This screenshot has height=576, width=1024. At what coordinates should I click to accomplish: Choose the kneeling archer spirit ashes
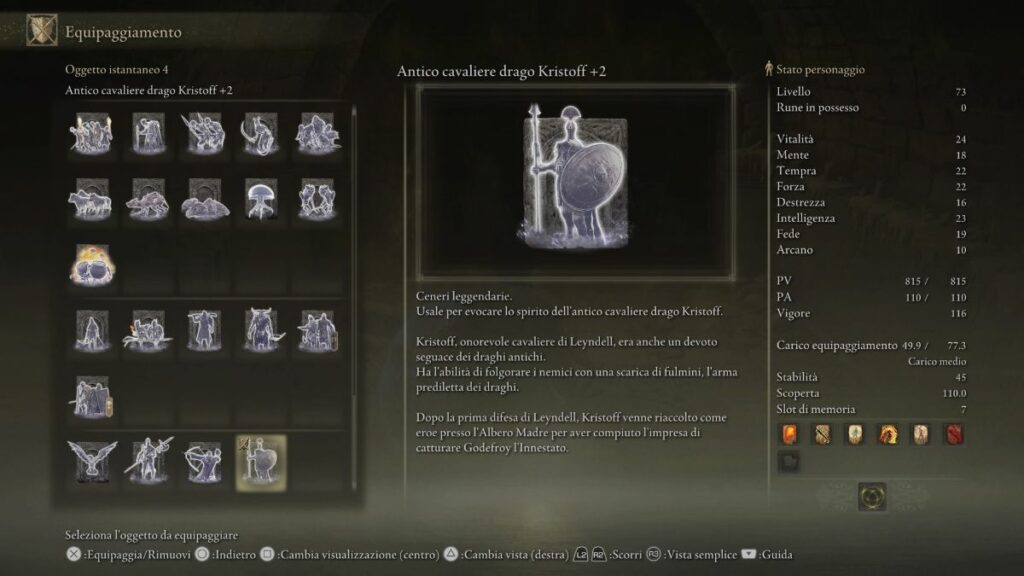click(204, 461)
